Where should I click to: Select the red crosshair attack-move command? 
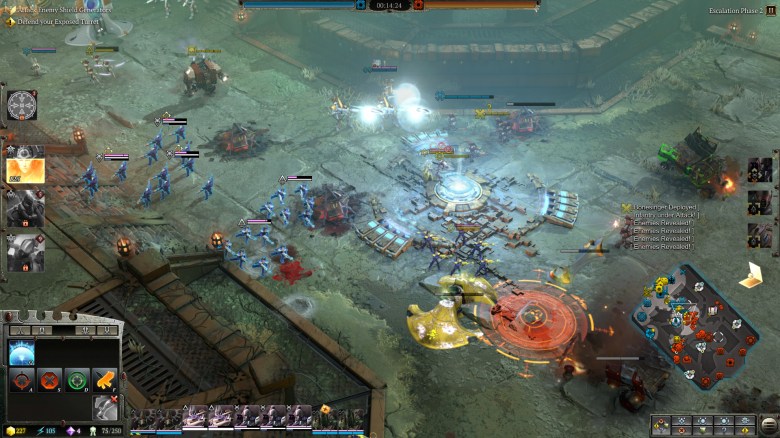21,381
